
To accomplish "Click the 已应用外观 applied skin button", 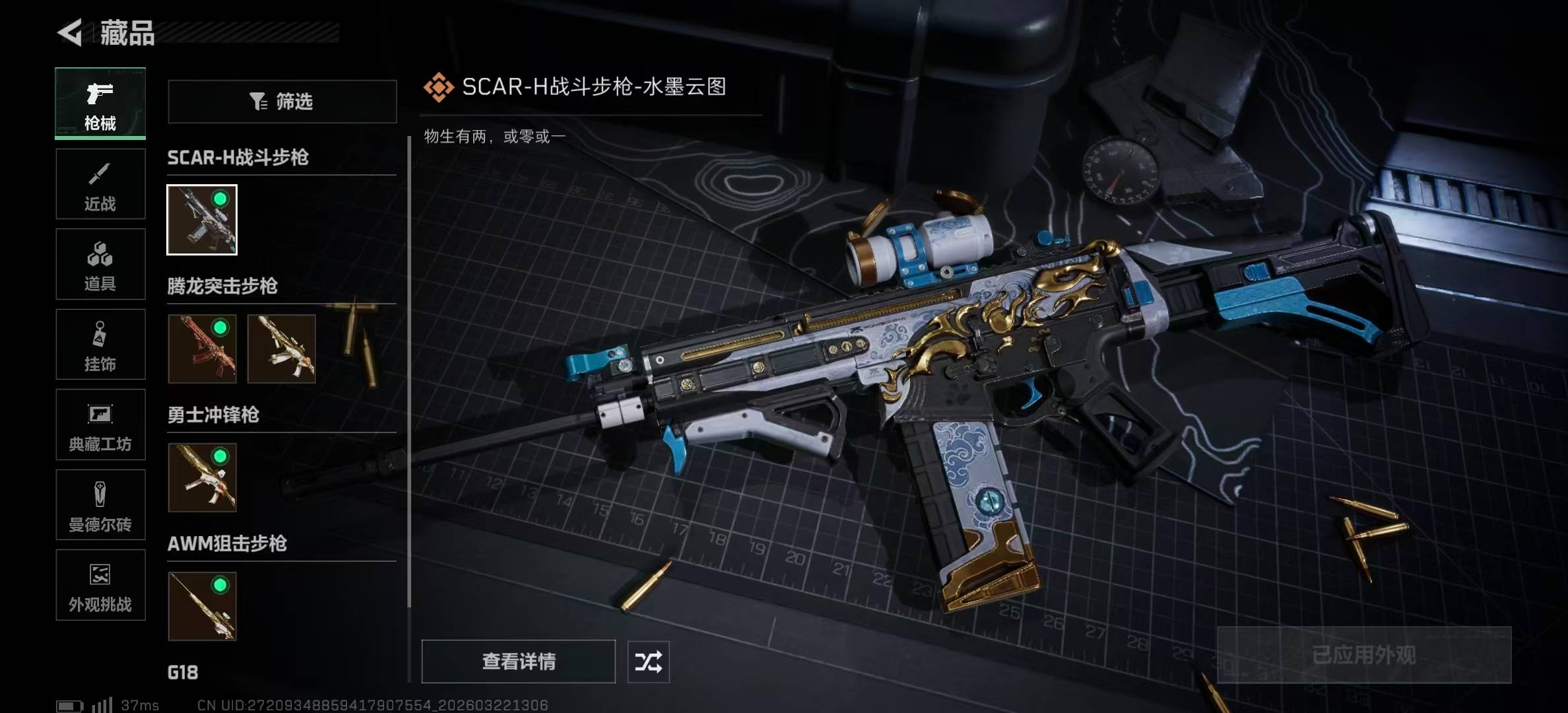I will point(1364,655).
